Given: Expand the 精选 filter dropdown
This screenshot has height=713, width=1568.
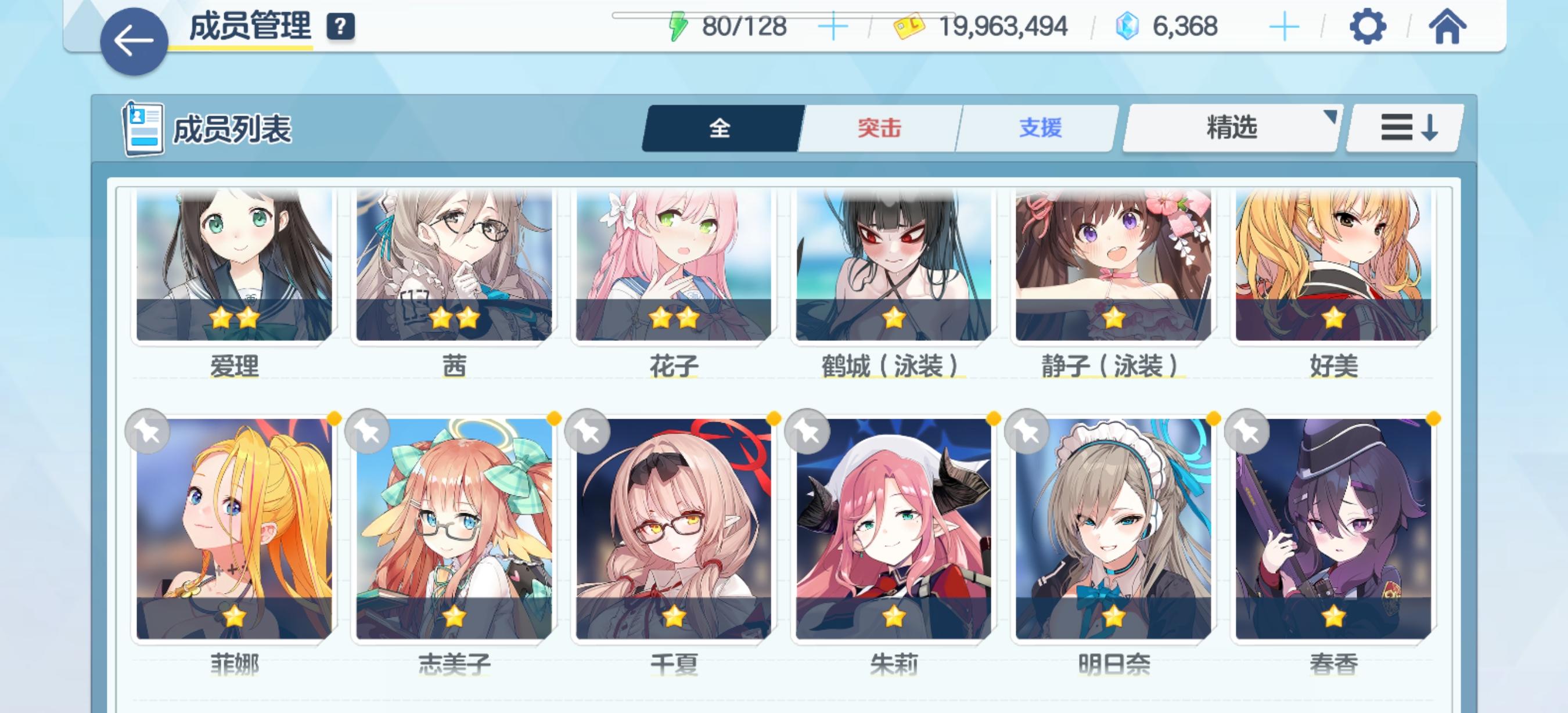Looking at the screenshot, I should [1231, 128].
